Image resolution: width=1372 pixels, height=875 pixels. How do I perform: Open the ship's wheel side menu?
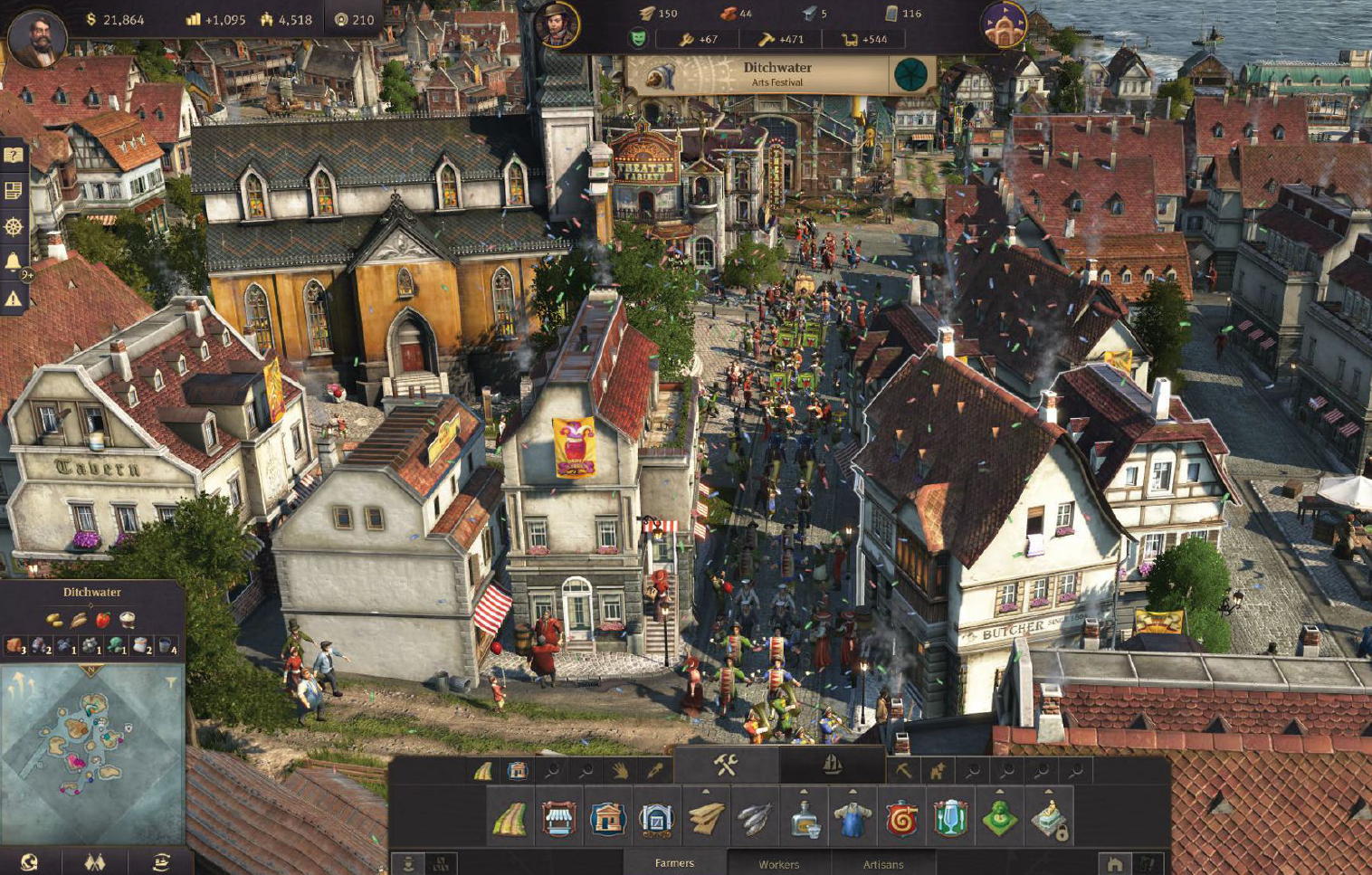[14, 226]
